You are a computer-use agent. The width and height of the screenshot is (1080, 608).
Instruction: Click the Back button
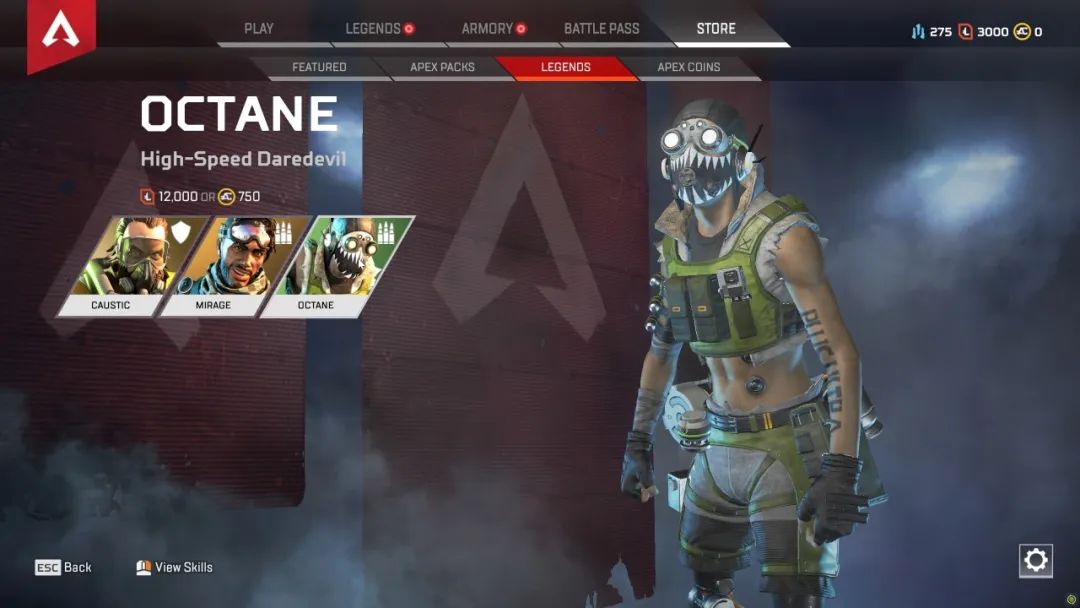coord(64,567)
